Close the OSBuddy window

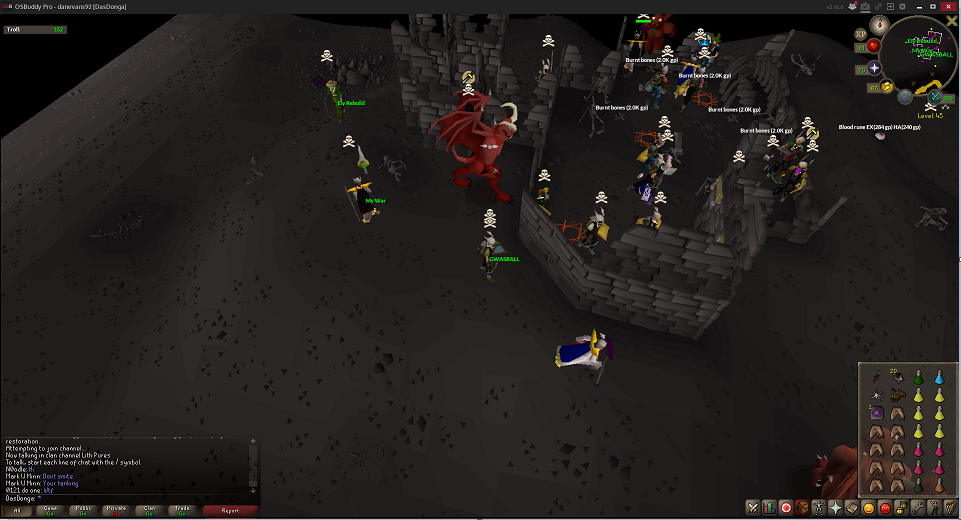[x=950, y=6]
